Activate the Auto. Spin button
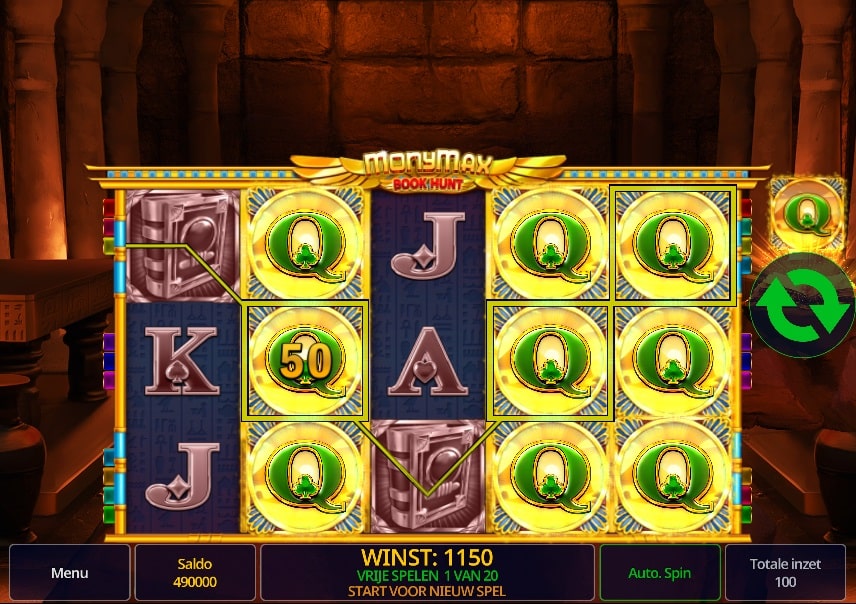The image size is (856, 604). (660, 573)
